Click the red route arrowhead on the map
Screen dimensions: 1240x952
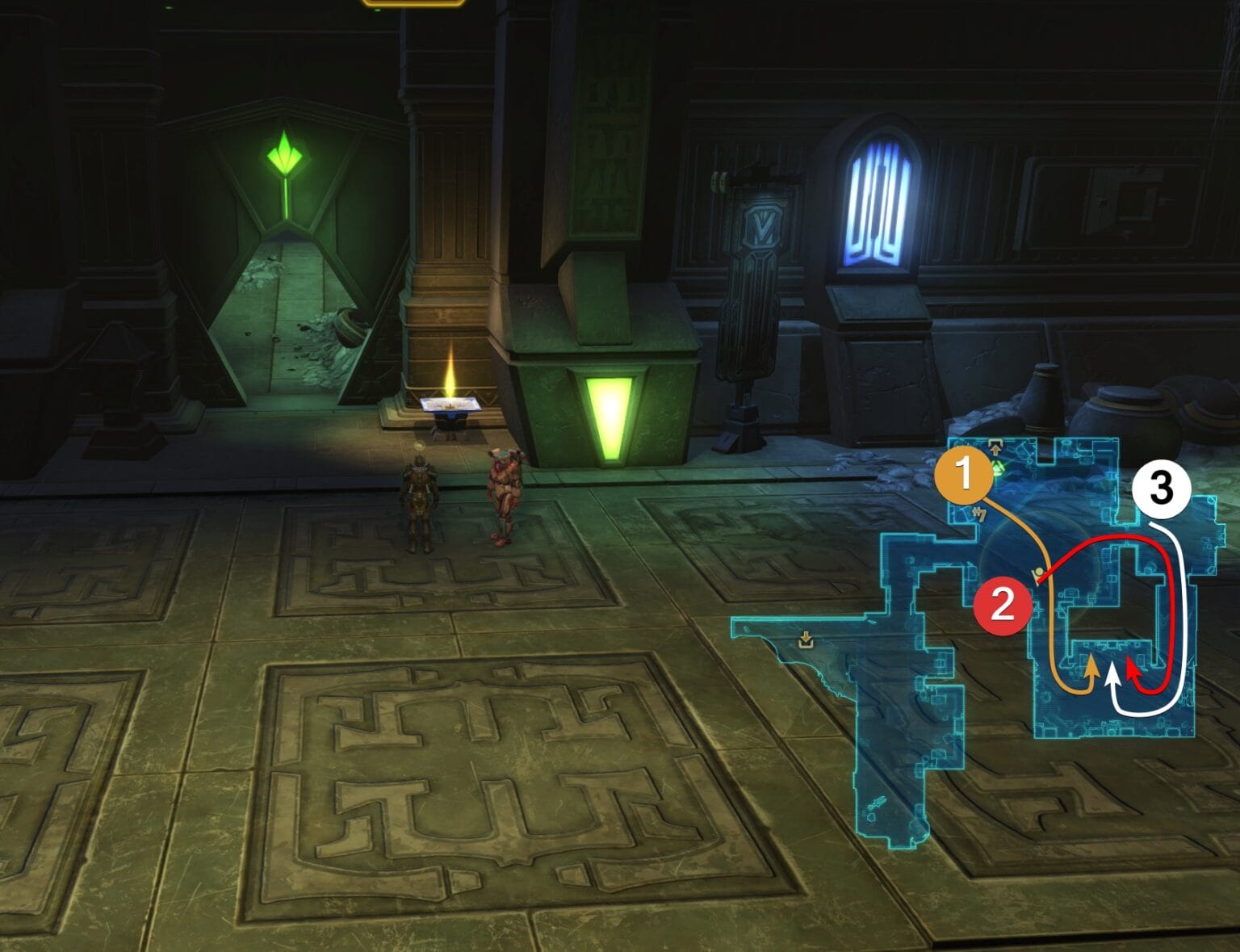1130,670
